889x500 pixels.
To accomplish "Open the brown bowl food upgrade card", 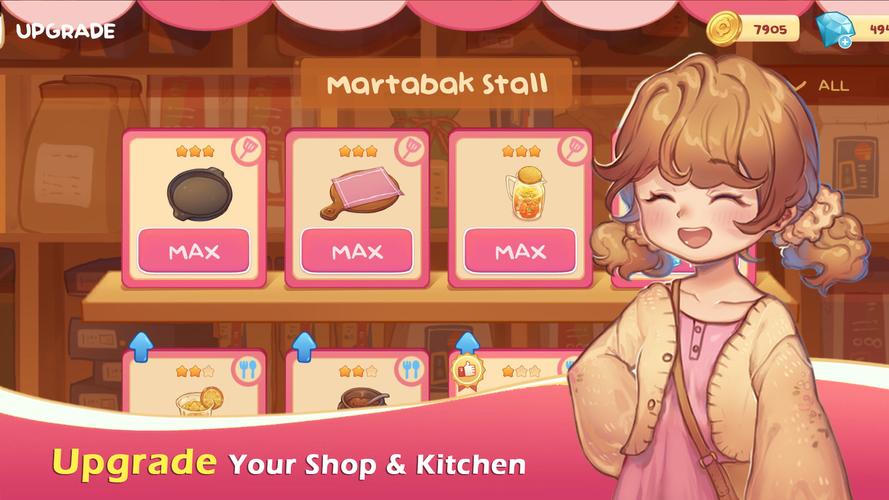I will 357,385.
